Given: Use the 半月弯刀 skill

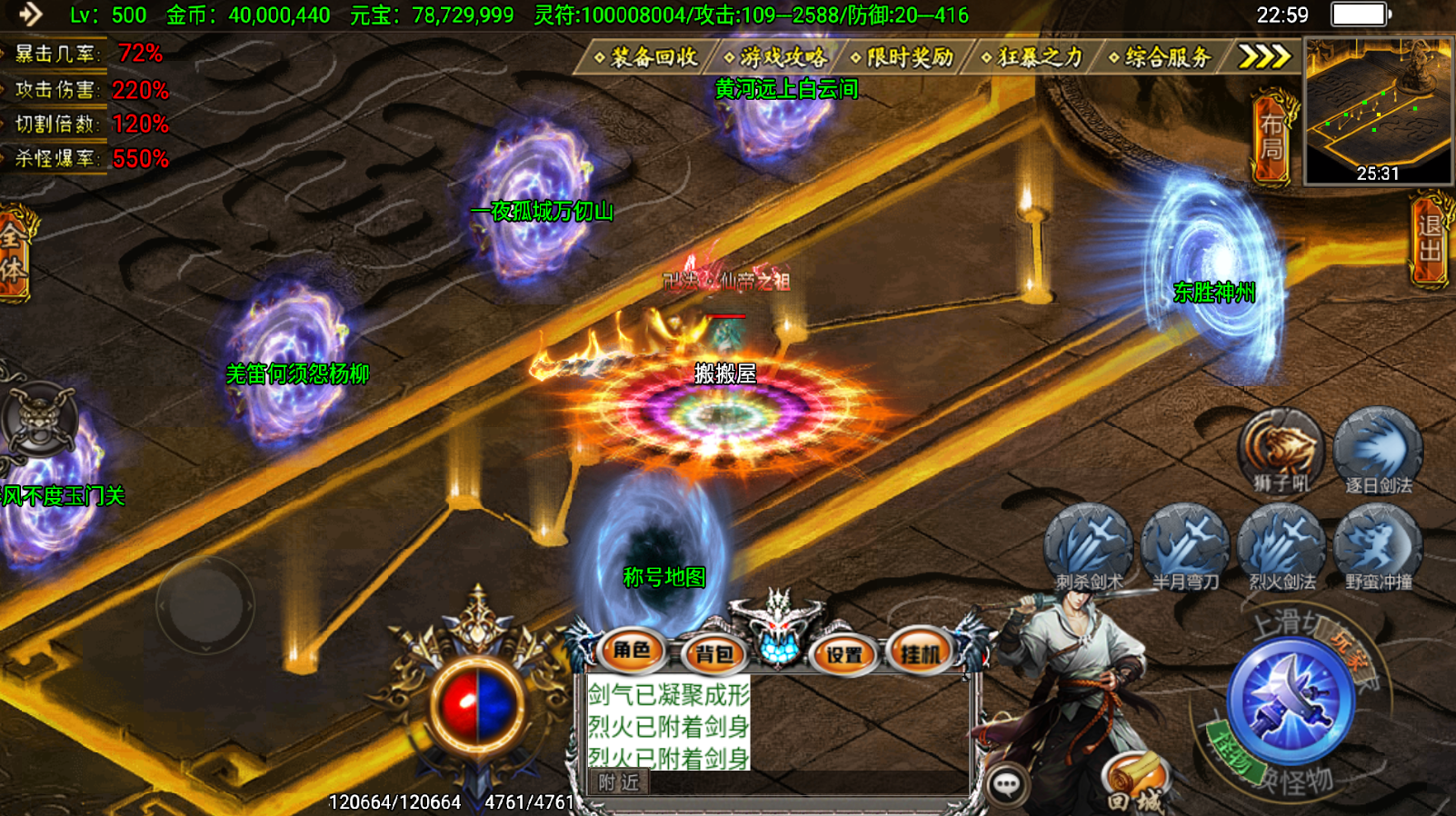Looking at the screenshot, I should pyautogui.click(x=1185, y=547).
